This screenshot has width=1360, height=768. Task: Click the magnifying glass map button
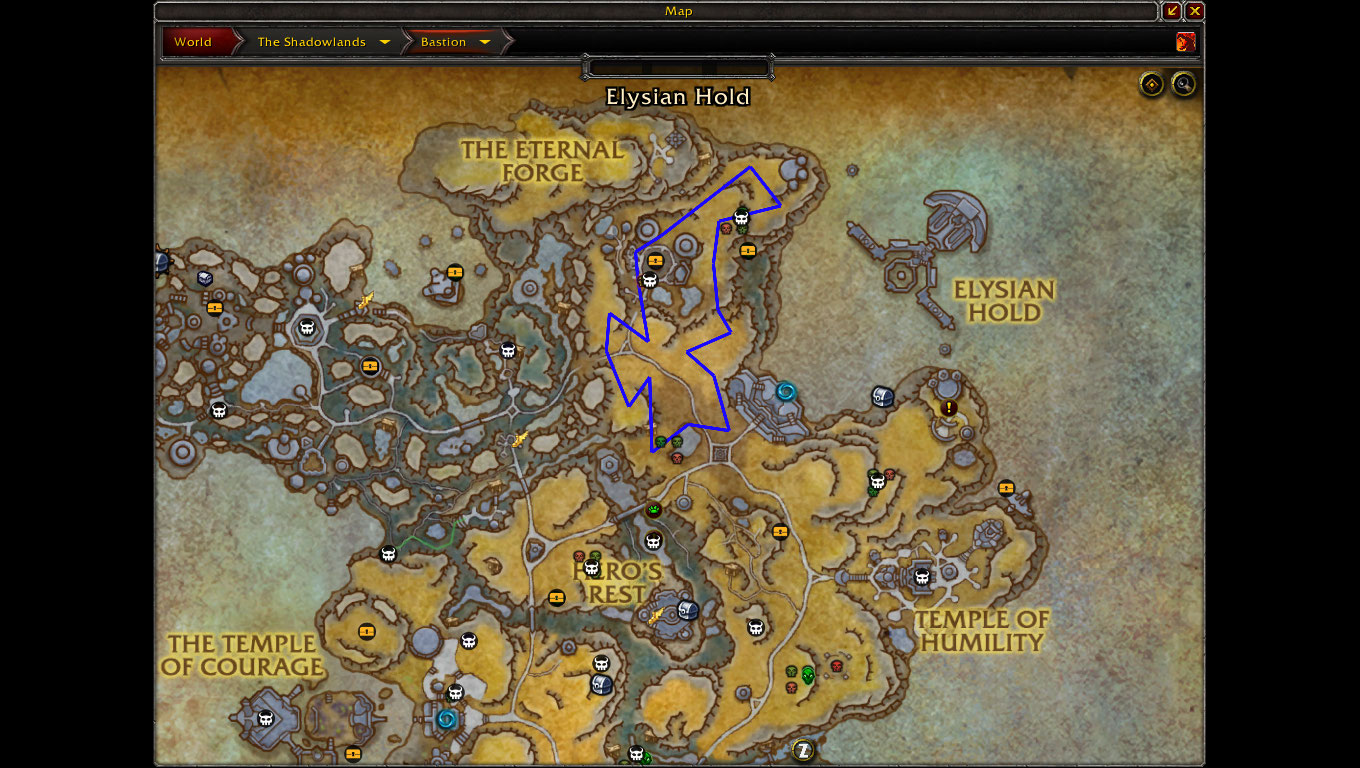(1184, 84)
